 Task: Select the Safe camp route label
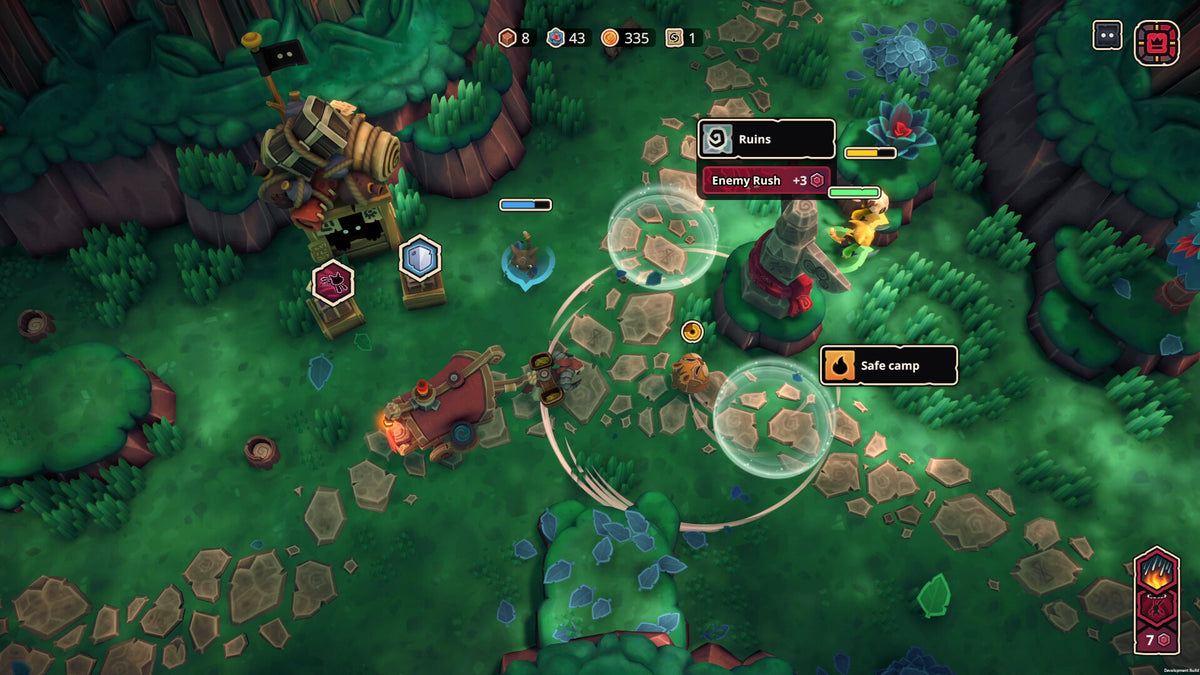pos(888,366)
